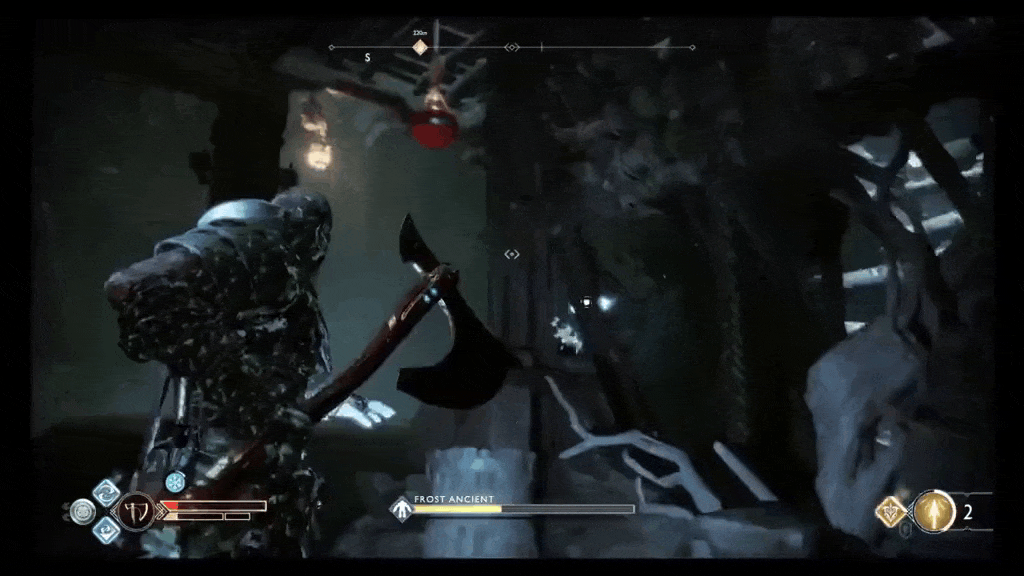
Task: Select the Leviathan Axe weapon icon
Action: (136, 511)
